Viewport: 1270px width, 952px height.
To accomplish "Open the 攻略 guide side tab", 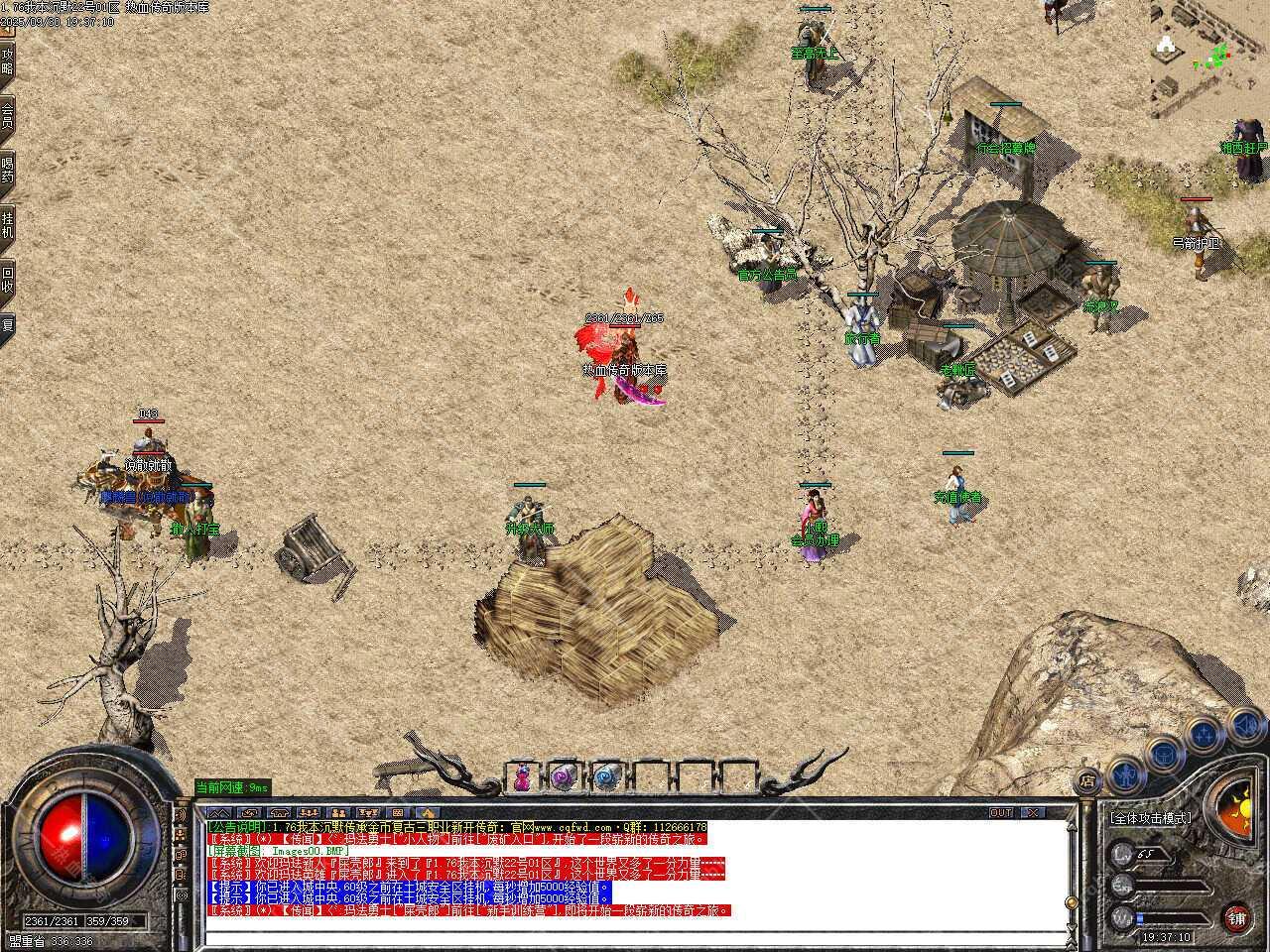I will tap(8, 60).
